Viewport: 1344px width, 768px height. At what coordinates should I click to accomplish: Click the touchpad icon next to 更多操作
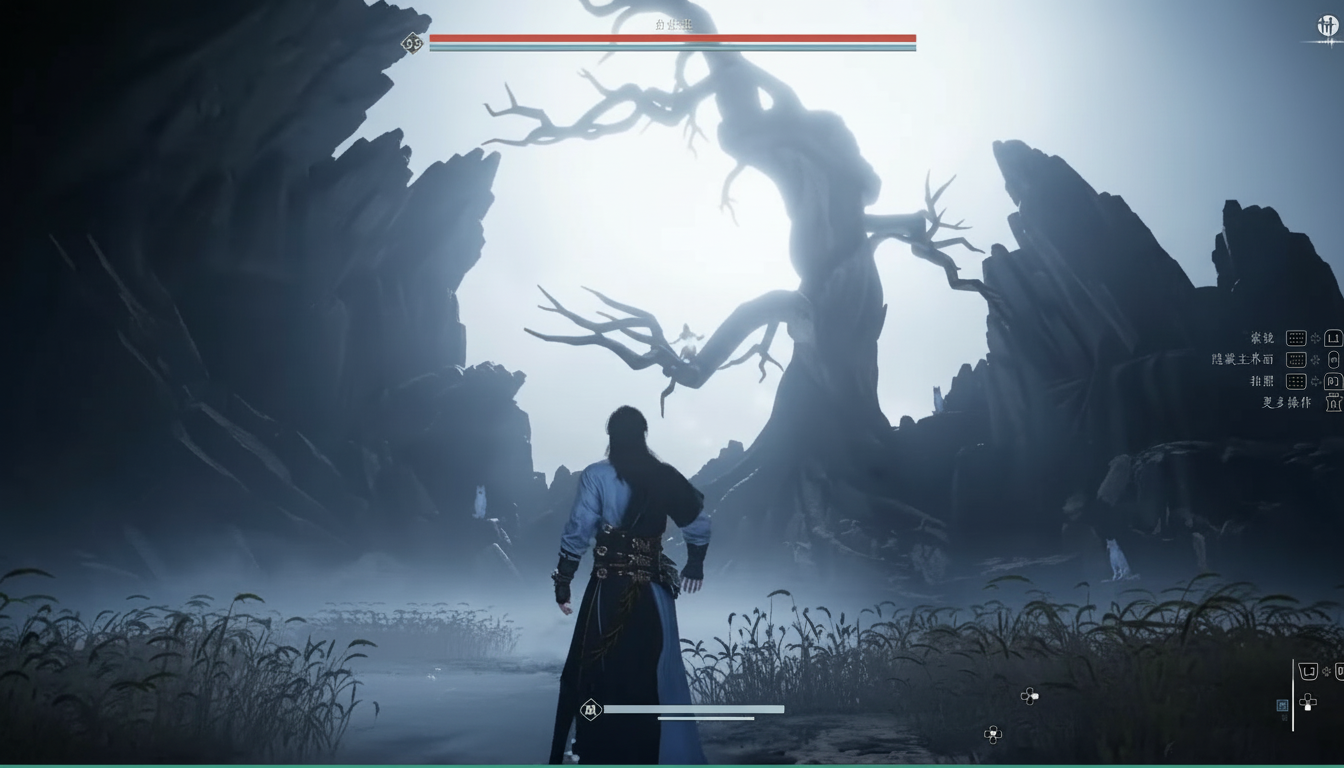[x=1334, y=403]
